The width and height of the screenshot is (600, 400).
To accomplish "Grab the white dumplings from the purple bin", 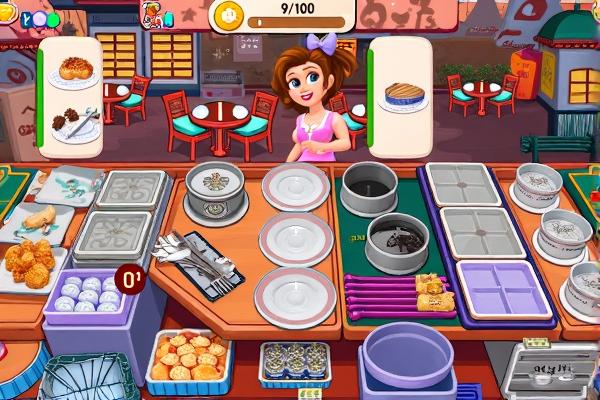I will coord(85,296).
